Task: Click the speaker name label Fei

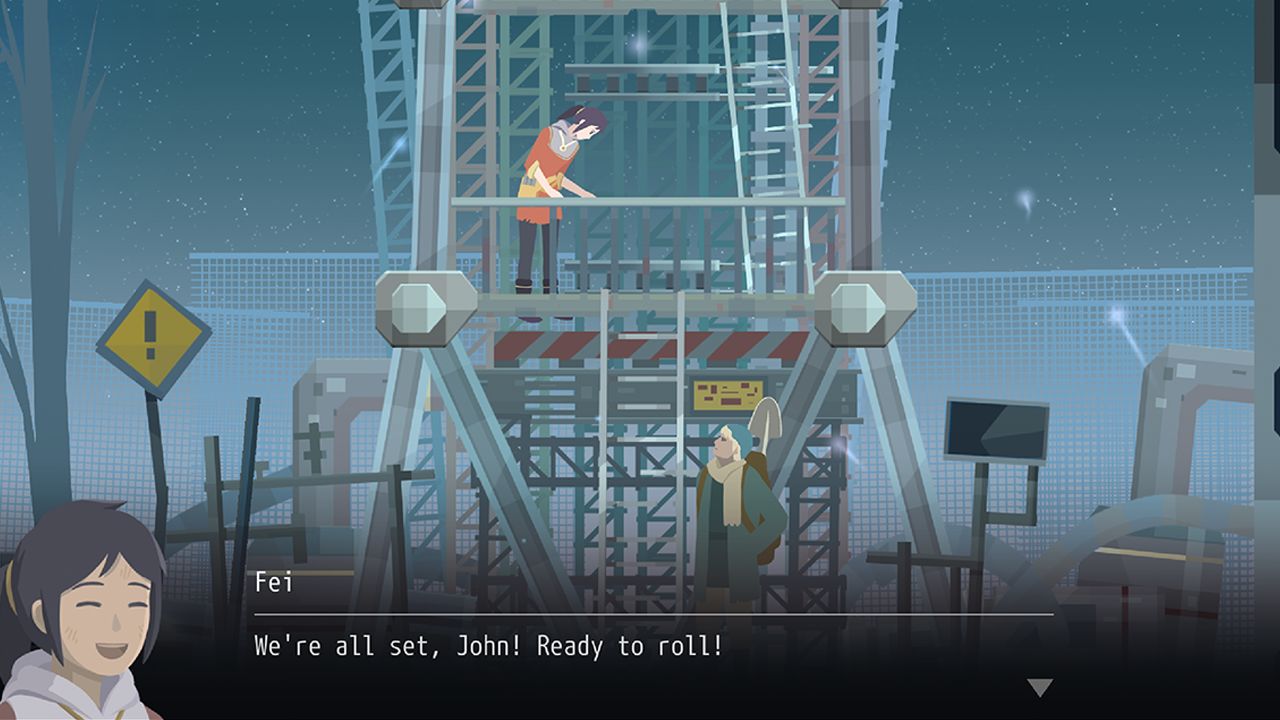Action: click(270, 581)
